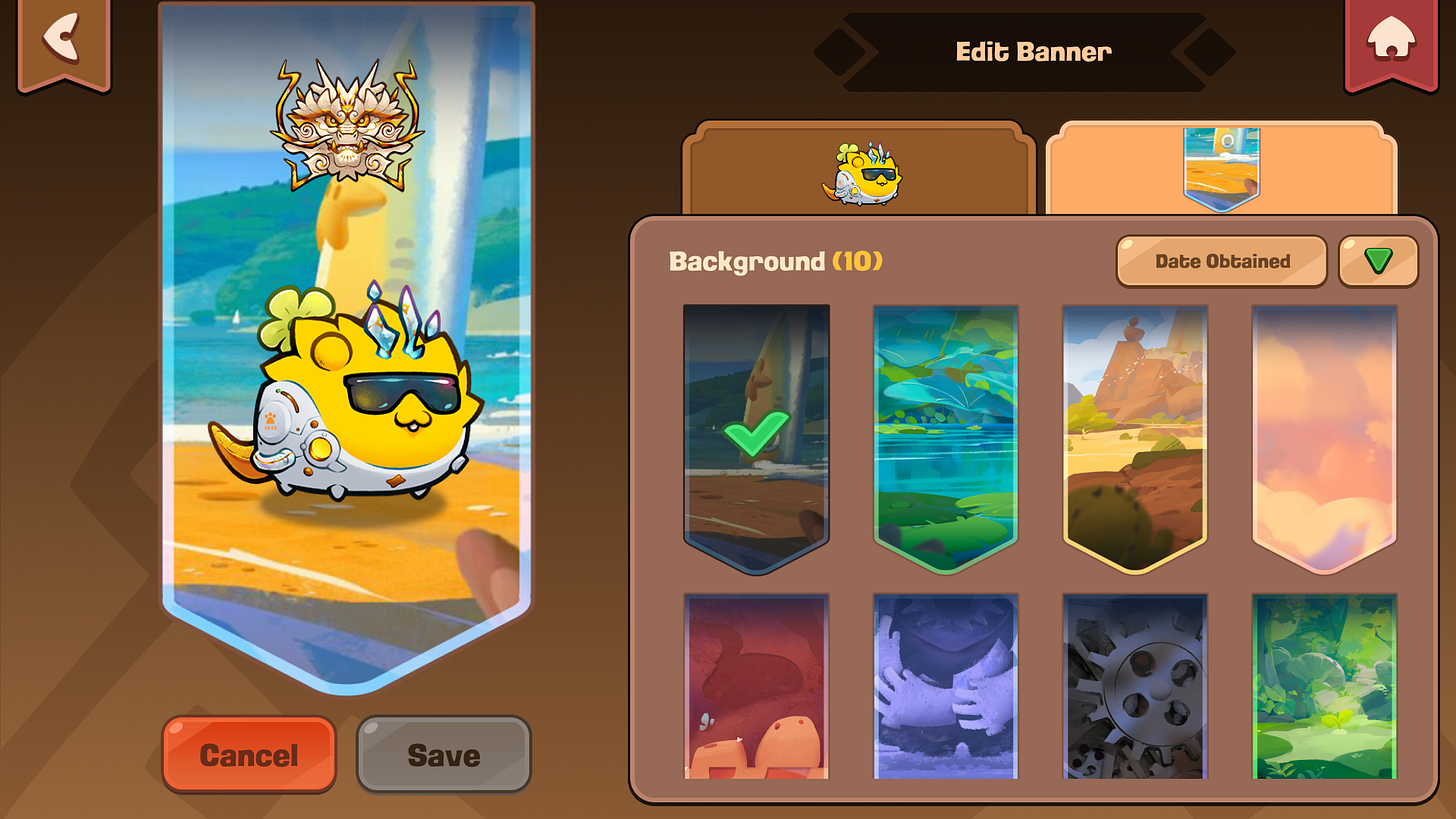Click the back arrow ribbon icon

[x=63, y=37]
